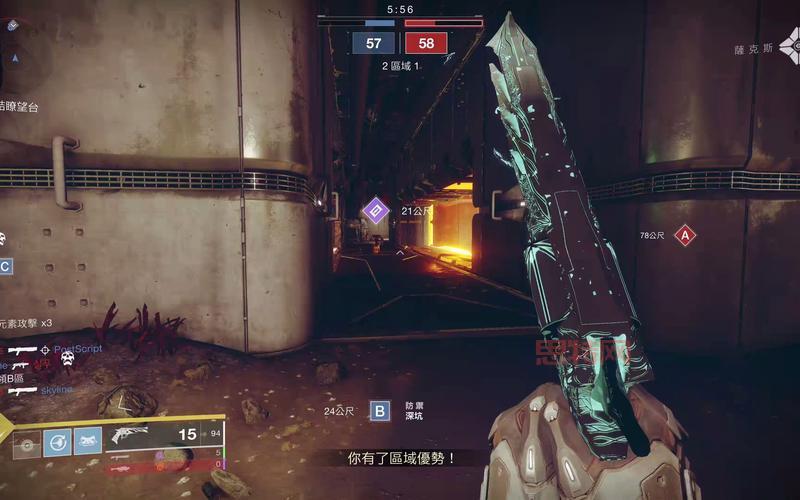
Task: Select the grenade ability icon
Action: click(27, 441)
